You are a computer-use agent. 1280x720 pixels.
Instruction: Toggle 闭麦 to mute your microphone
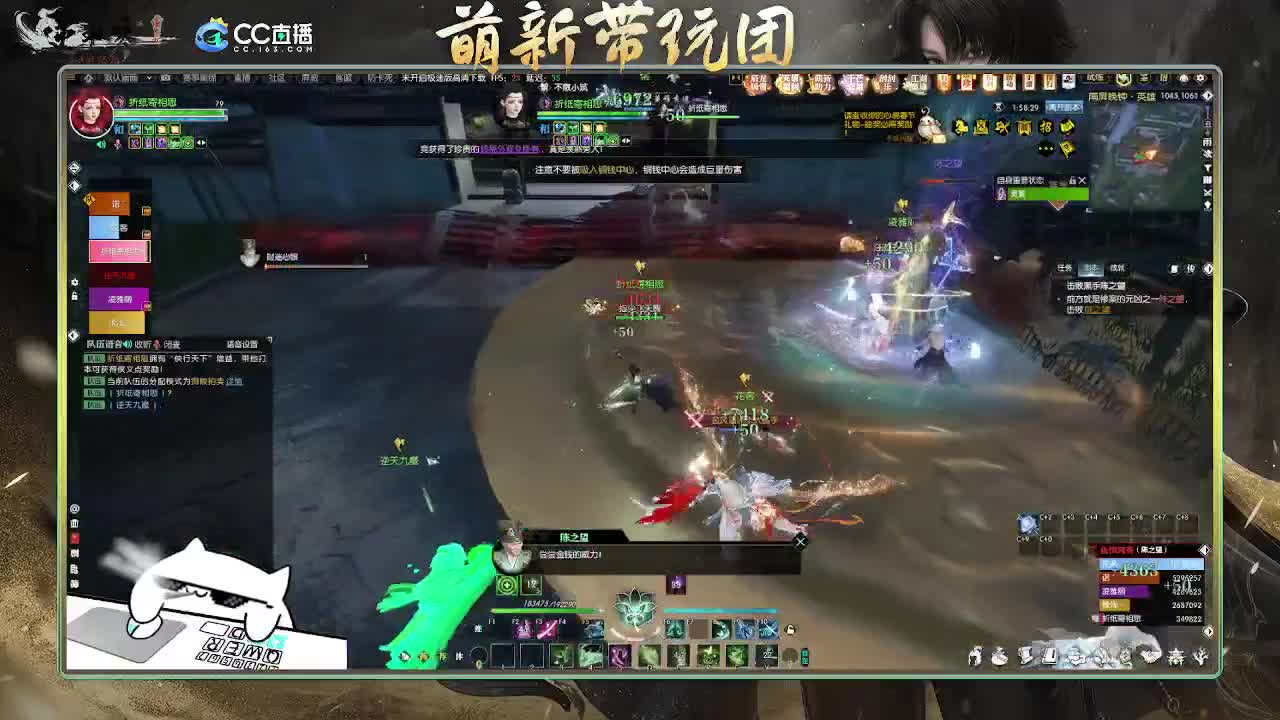[x=173, y=343]
